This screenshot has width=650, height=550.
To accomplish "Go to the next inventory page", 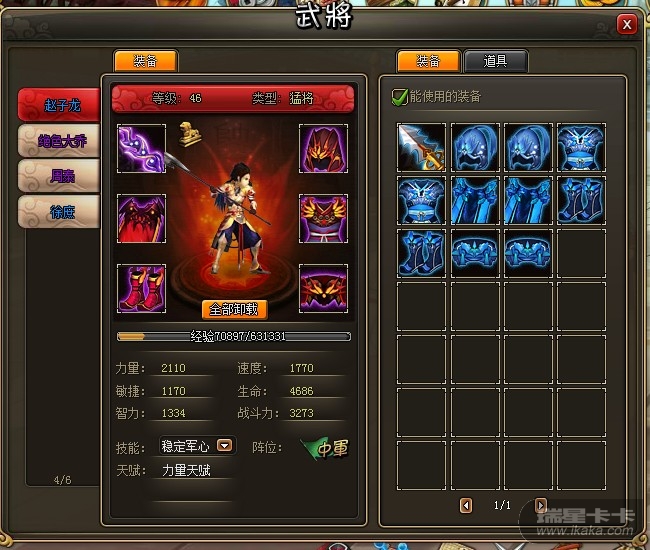I will coord(541,505).
